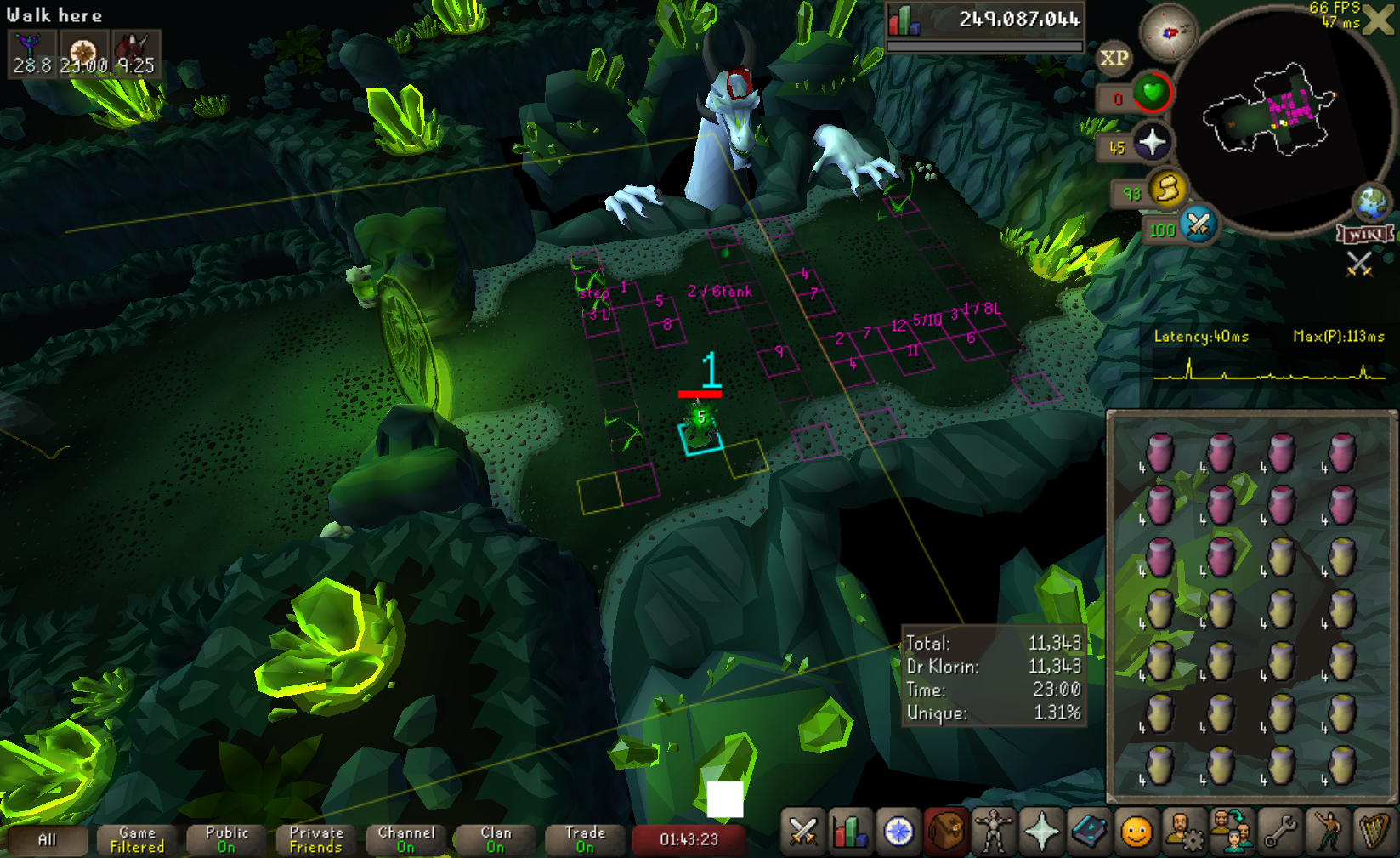1400x858 pixels.
Task: Open the Emotes tab with smiley face
Action: [x=1136, y=832]
